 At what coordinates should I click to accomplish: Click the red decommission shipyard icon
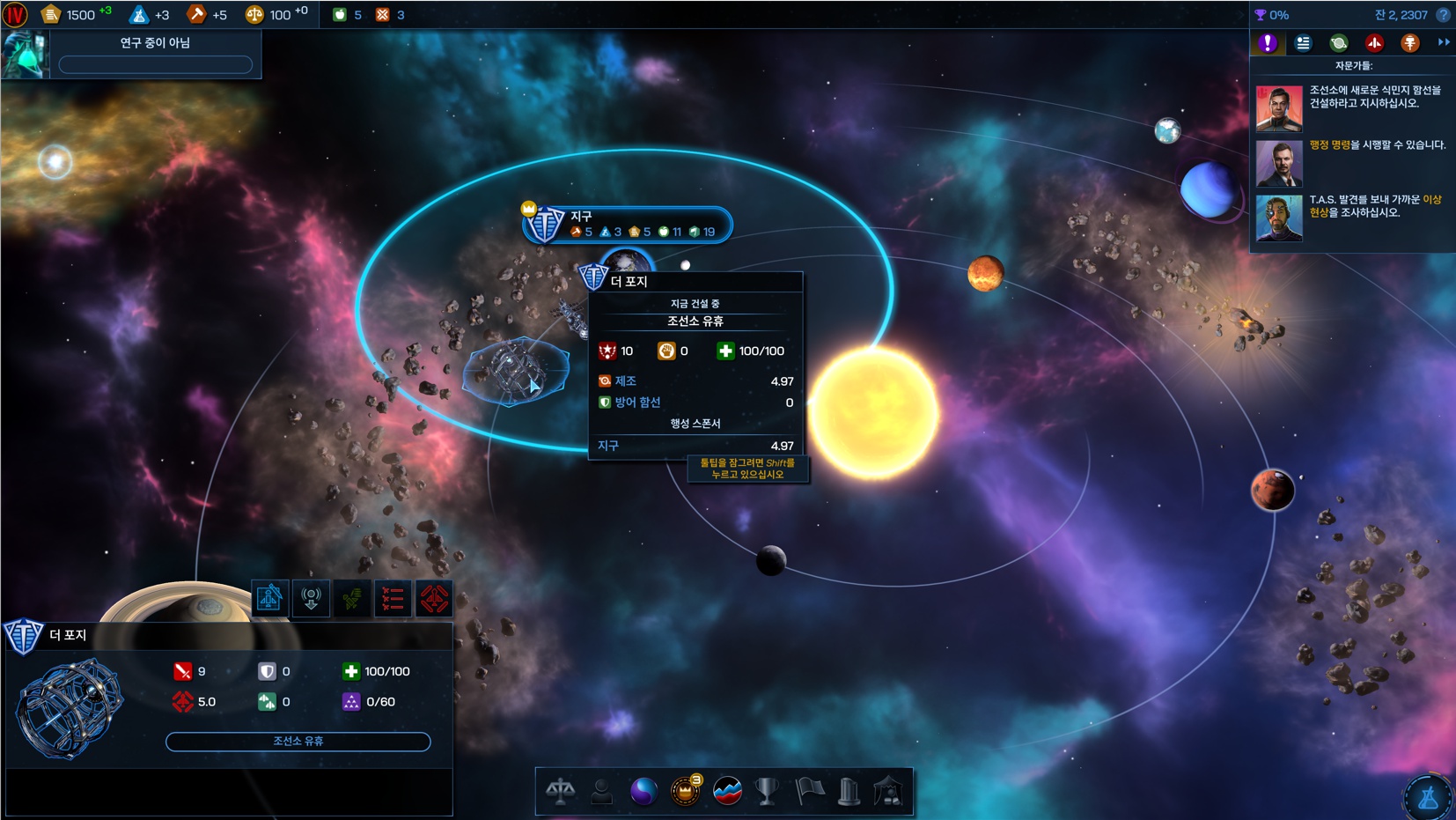(434, 599)
